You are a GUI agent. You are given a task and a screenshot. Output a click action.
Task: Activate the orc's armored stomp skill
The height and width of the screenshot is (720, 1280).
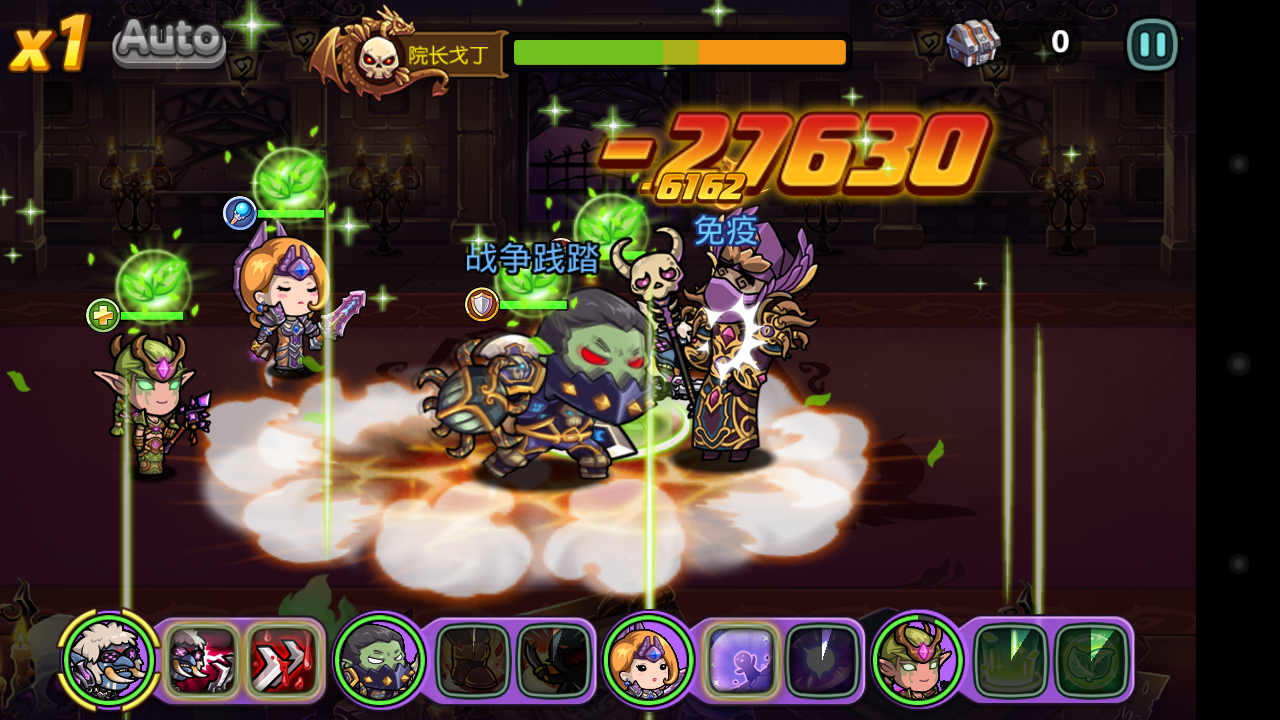point(473,660)
